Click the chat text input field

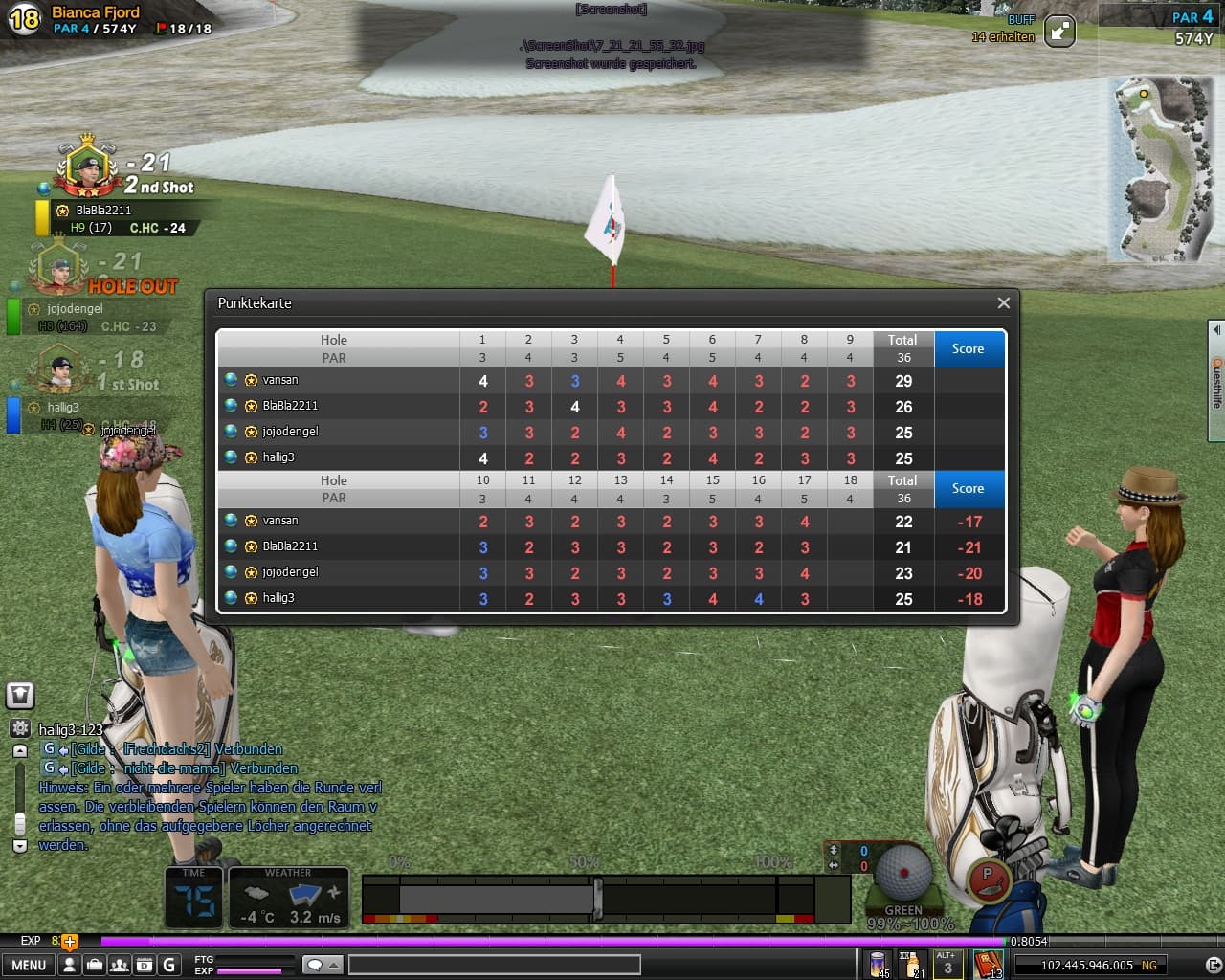[x=494, y=965]
